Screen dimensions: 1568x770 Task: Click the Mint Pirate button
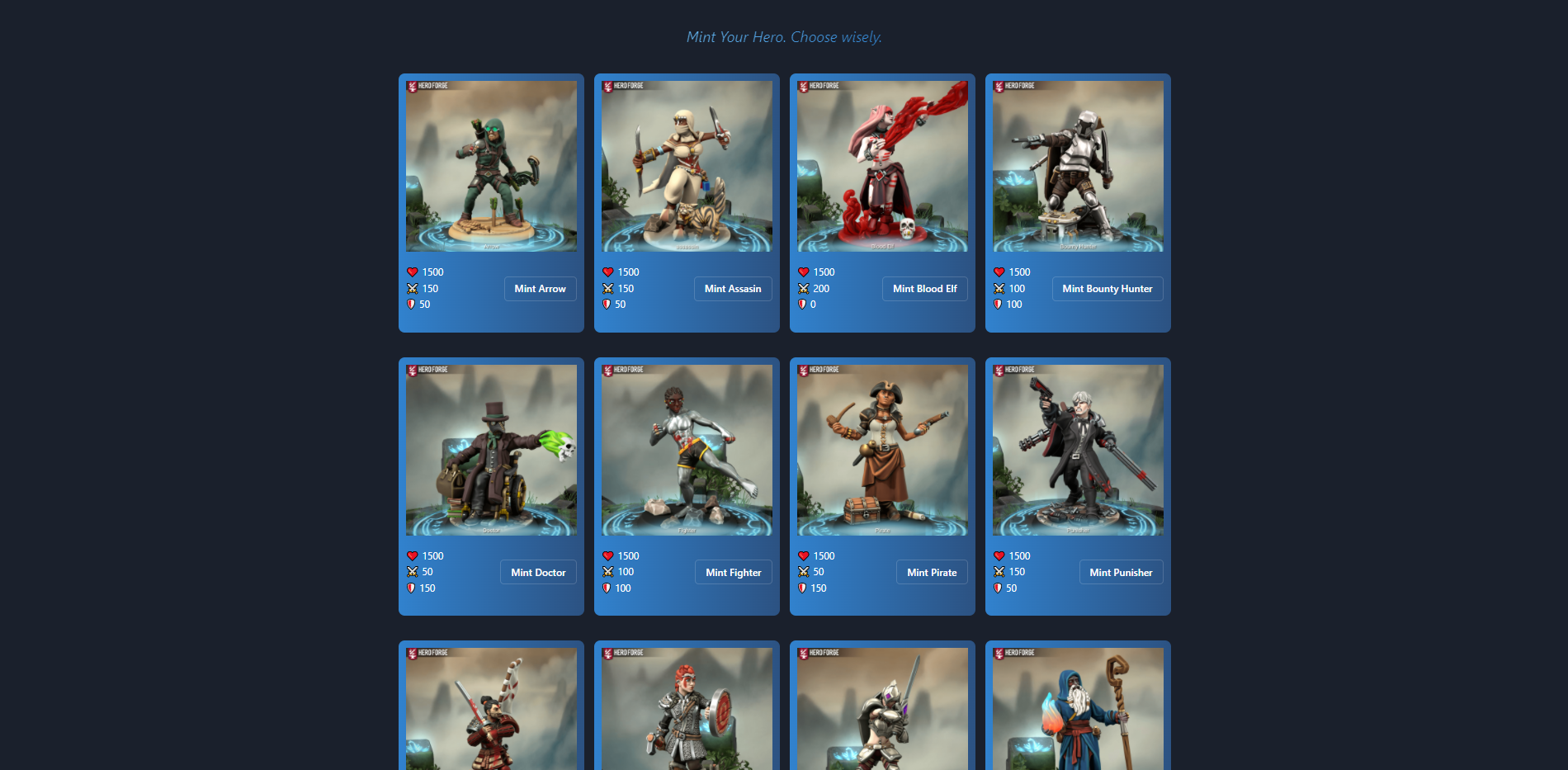pos(932,573)
